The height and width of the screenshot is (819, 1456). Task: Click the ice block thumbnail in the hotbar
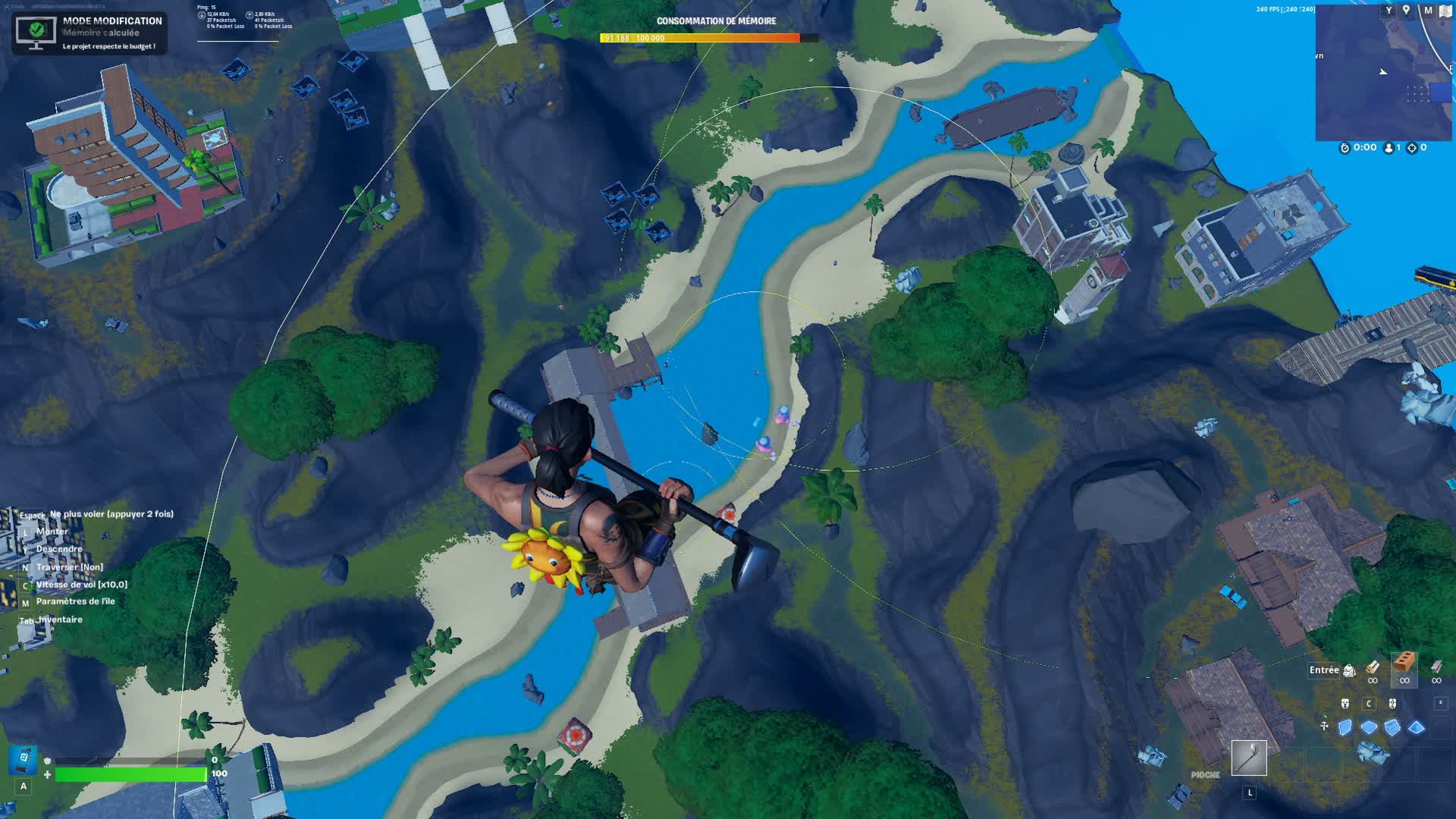(1373, 754)
